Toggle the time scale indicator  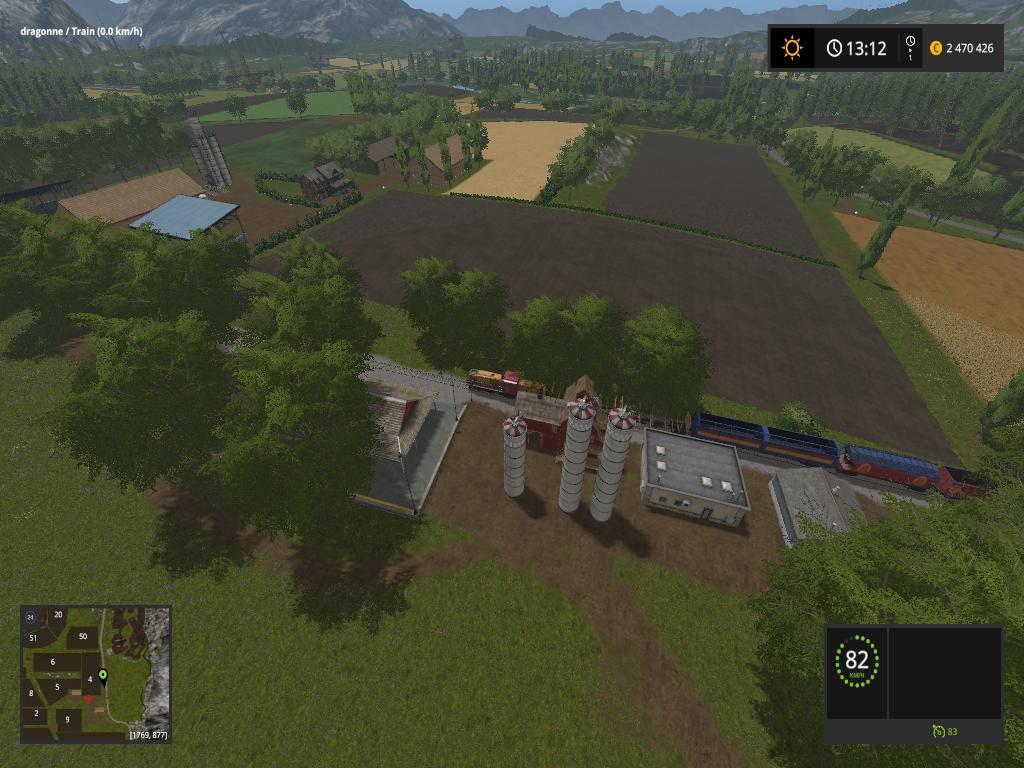click(909, 48)
